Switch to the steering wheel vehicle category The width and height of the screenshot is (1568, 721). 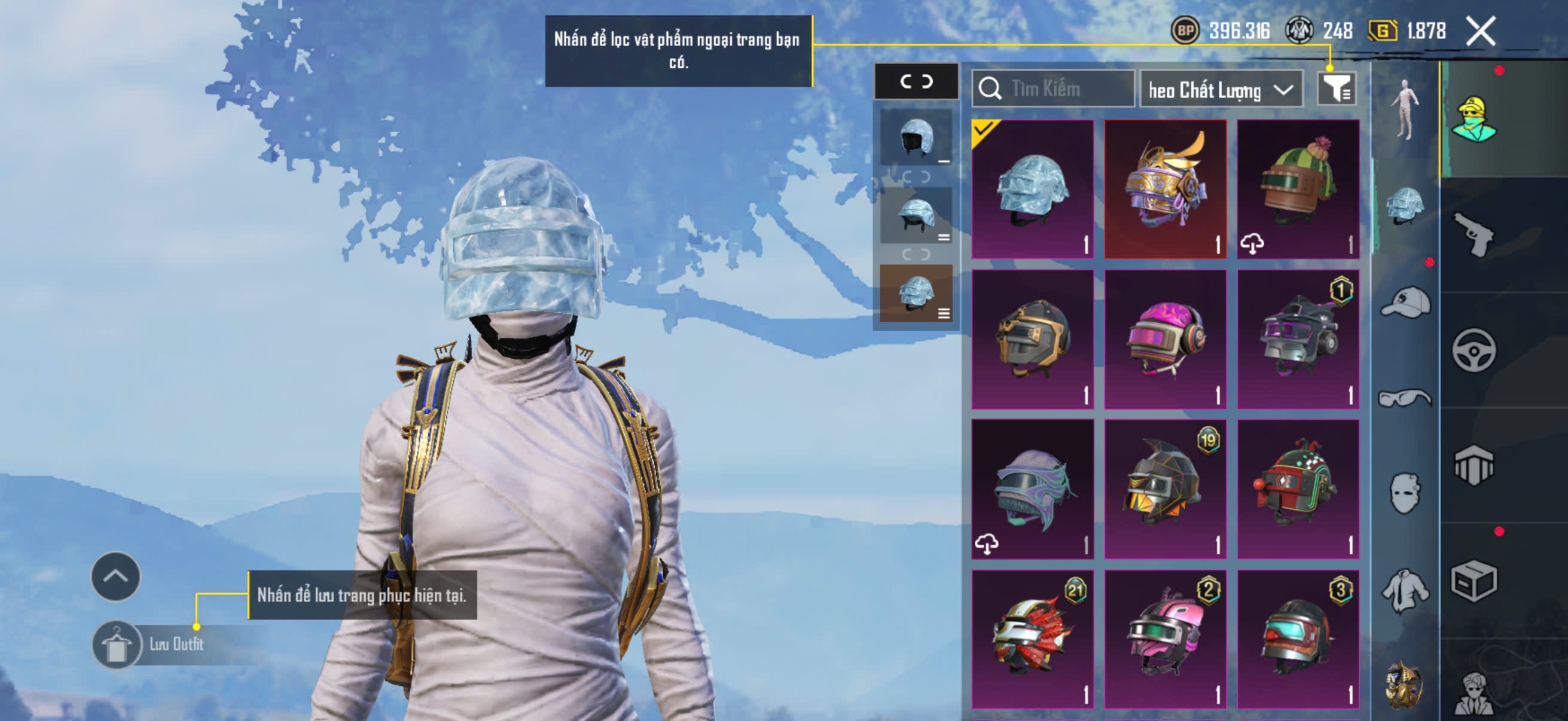pyautogui.click(x=1474, y=350)
